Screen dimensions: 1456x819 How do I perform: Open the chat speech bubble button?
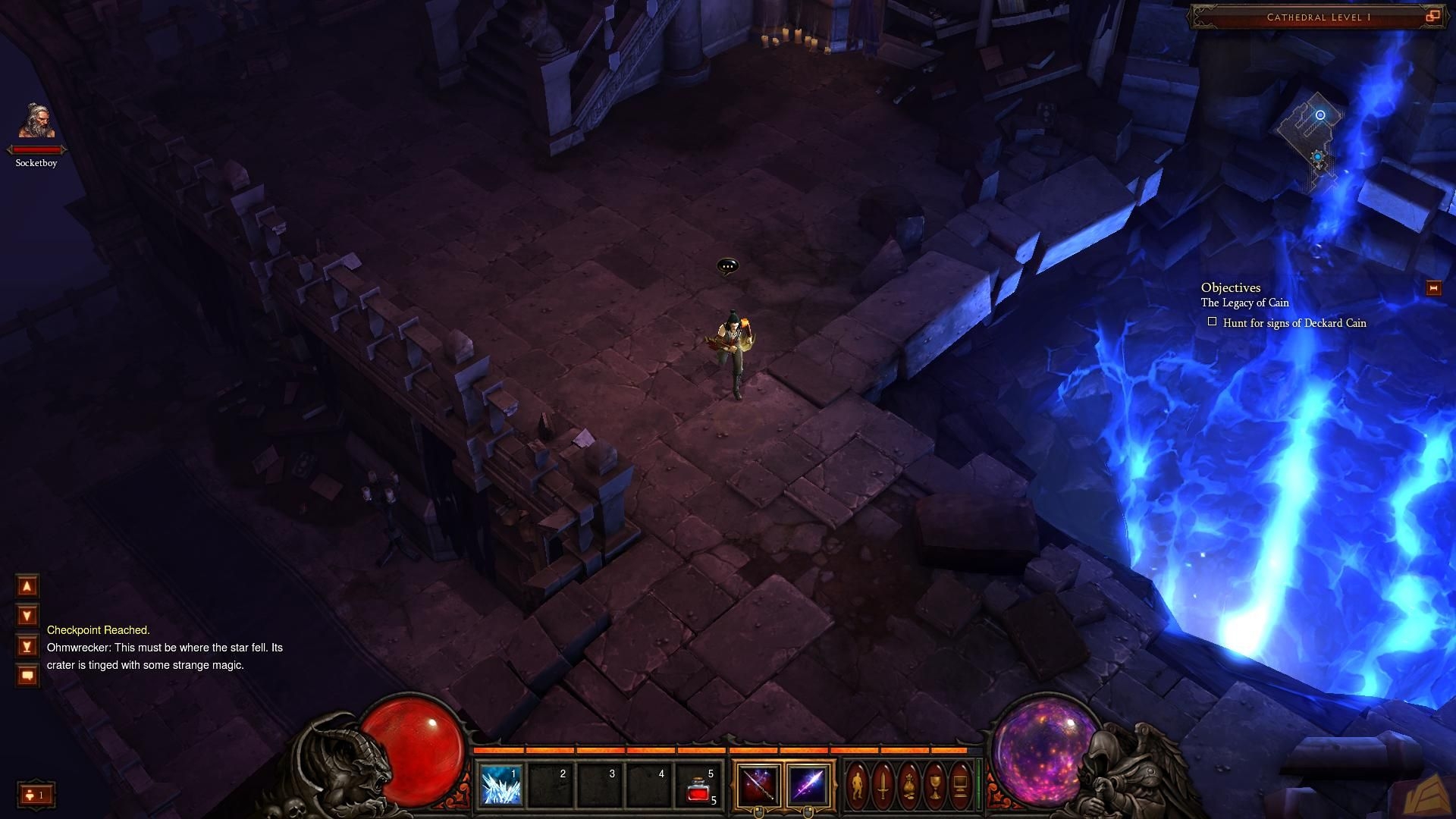click(27, 676)
